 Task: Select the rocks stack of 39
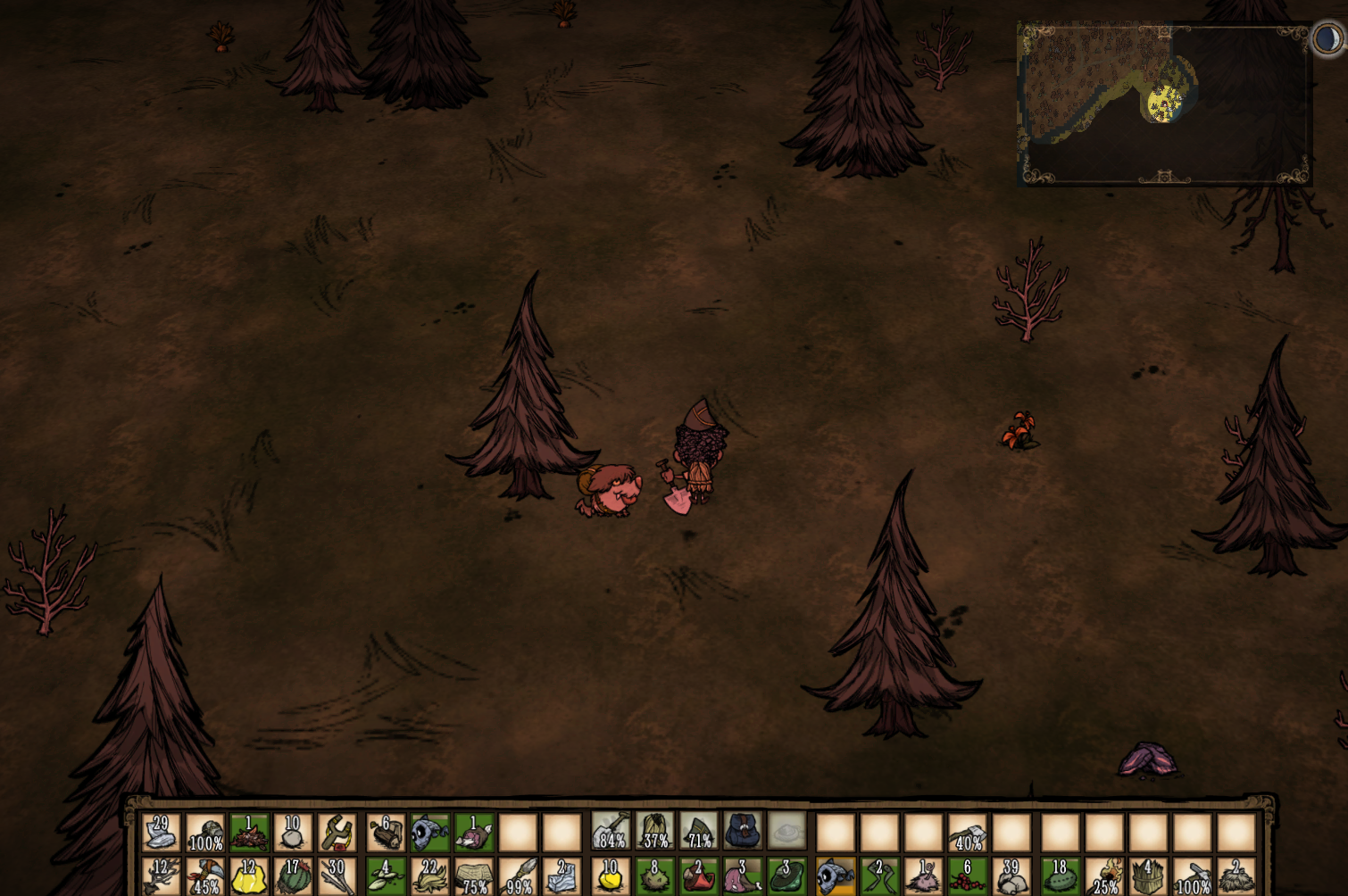[1012, 876]
